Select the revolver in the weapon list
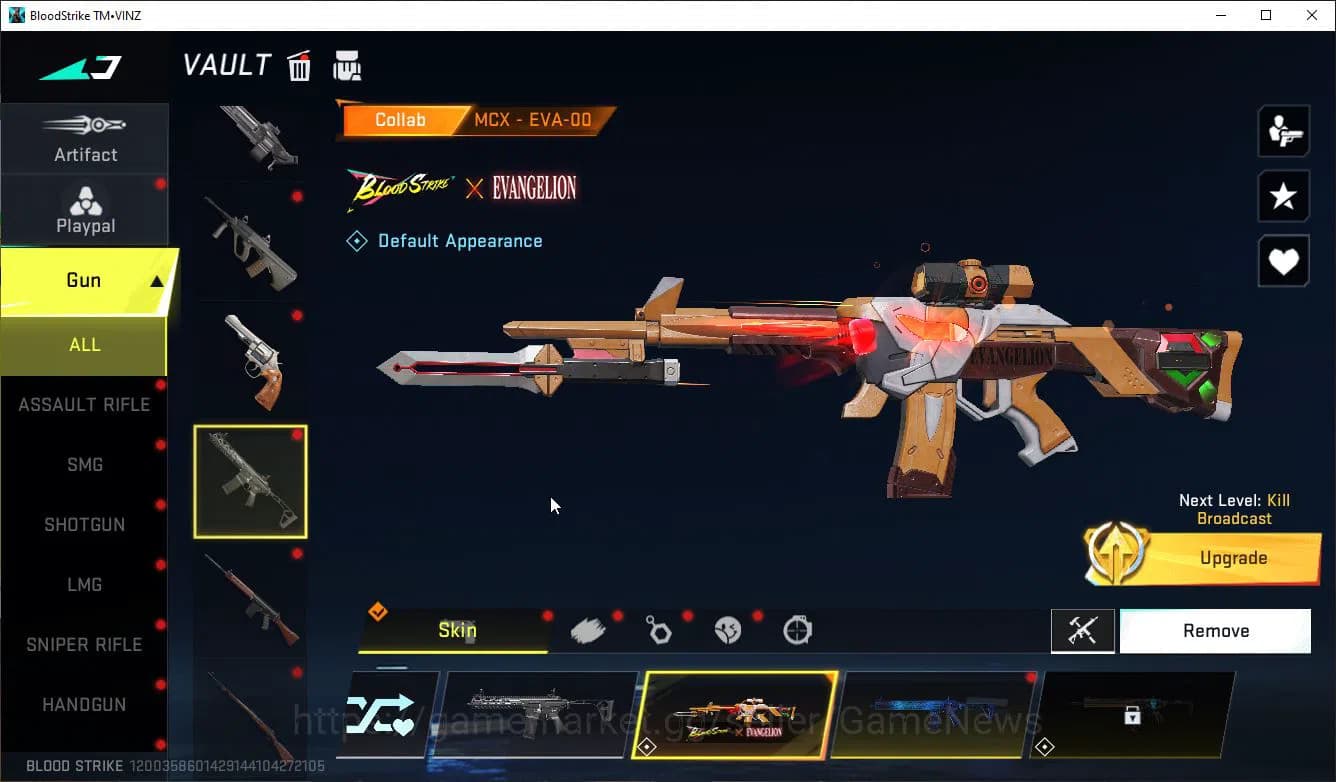 [x=250, y=360]
